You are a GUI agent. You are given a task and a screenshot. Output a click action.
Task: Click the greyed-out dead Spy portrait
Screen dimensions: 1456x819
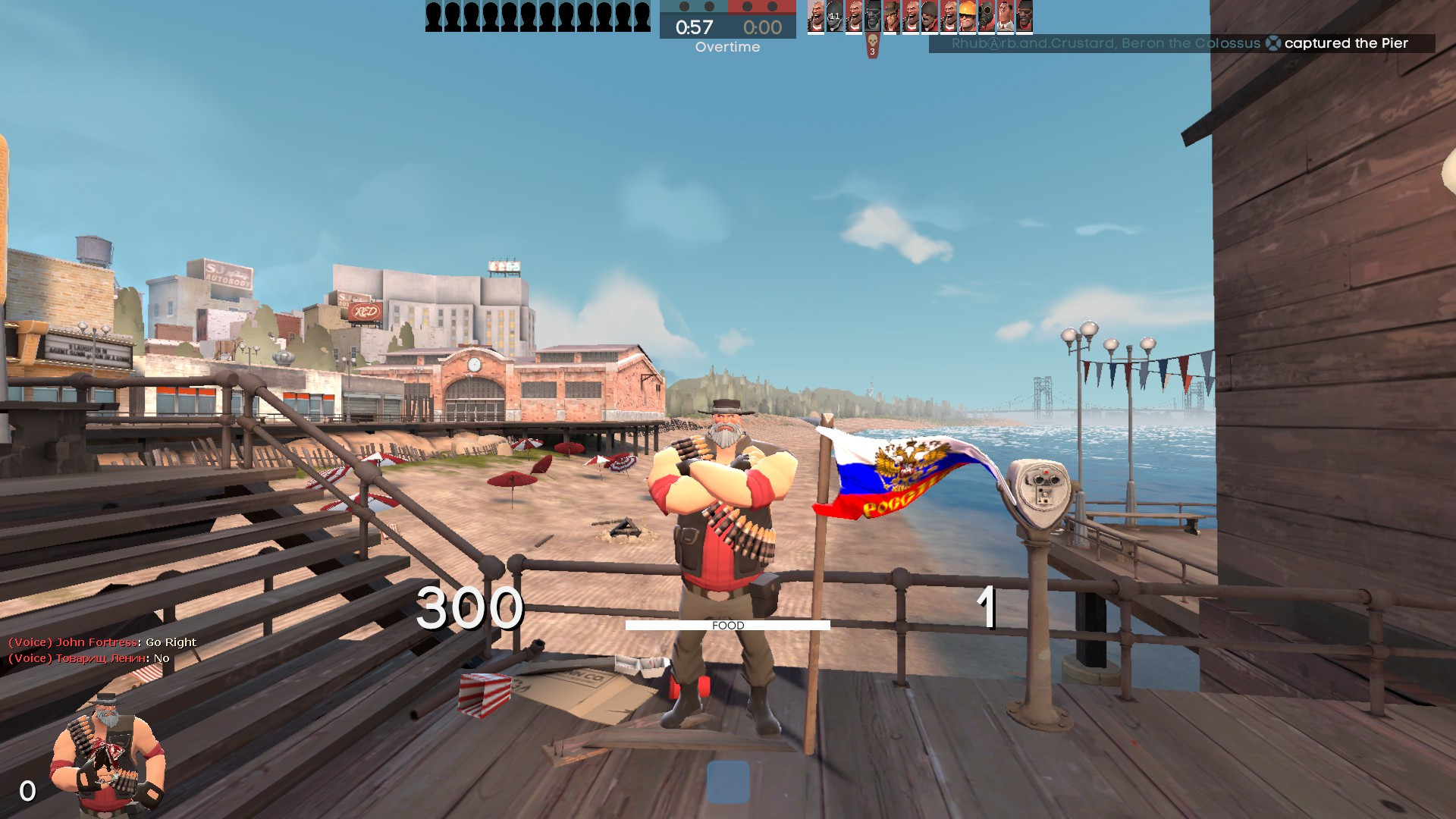pyautogui.click(x=872, y=17)
